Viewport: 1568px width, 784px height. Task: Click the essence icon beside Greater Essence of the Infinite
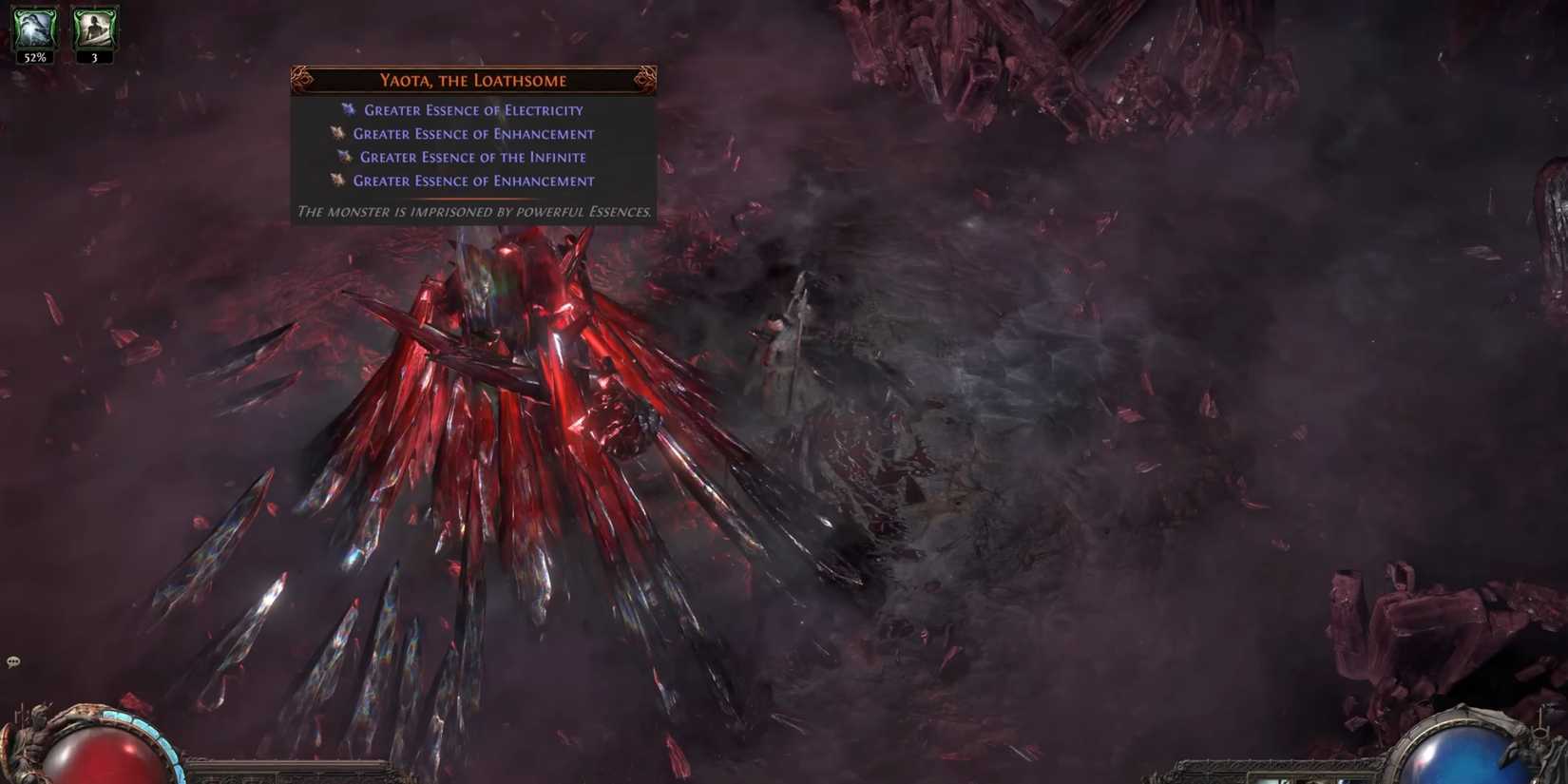pos(344,157)
